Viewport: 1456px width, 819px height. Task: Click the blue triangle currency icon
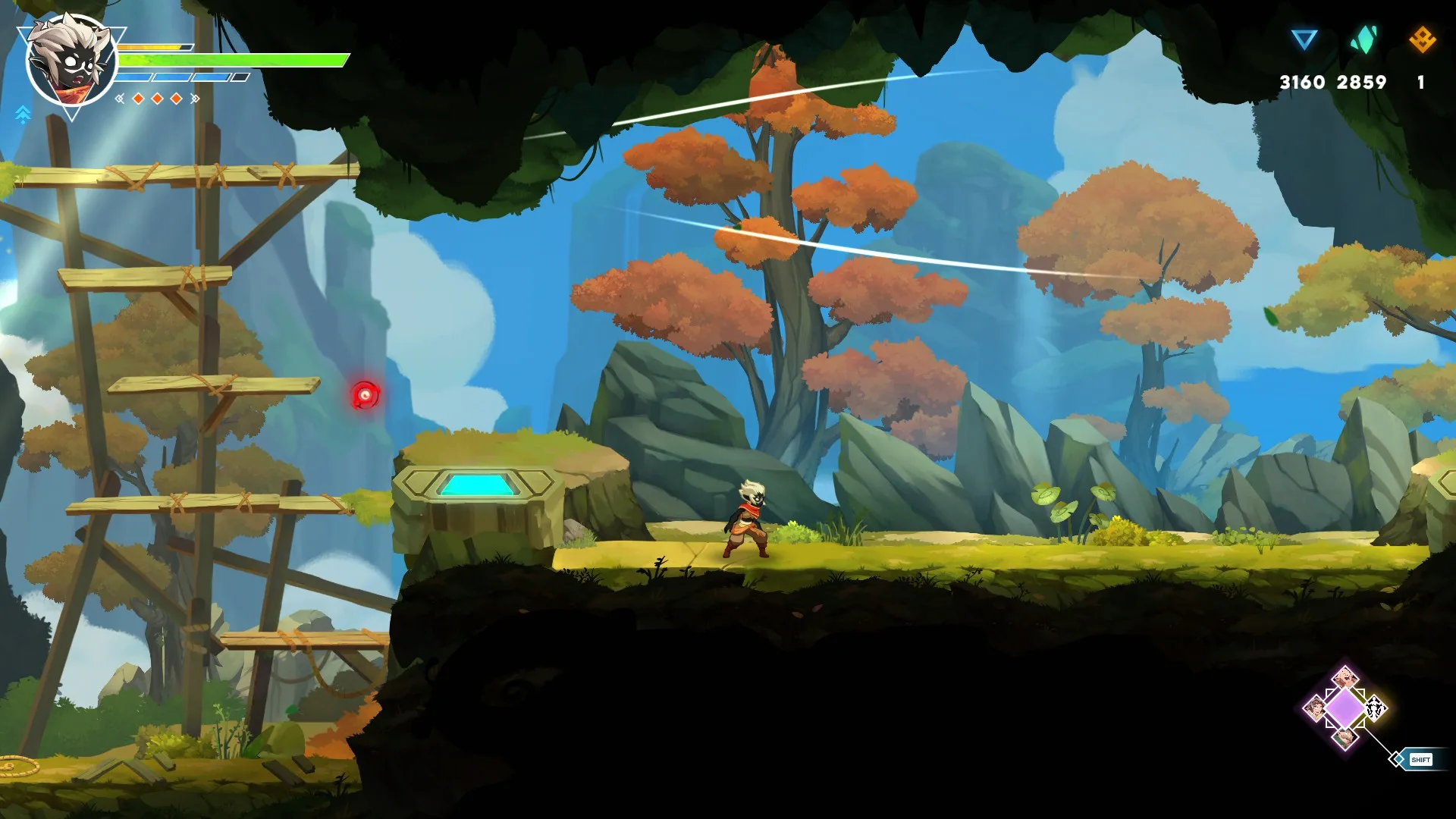pyautogui.click(x=1304, y=39)
